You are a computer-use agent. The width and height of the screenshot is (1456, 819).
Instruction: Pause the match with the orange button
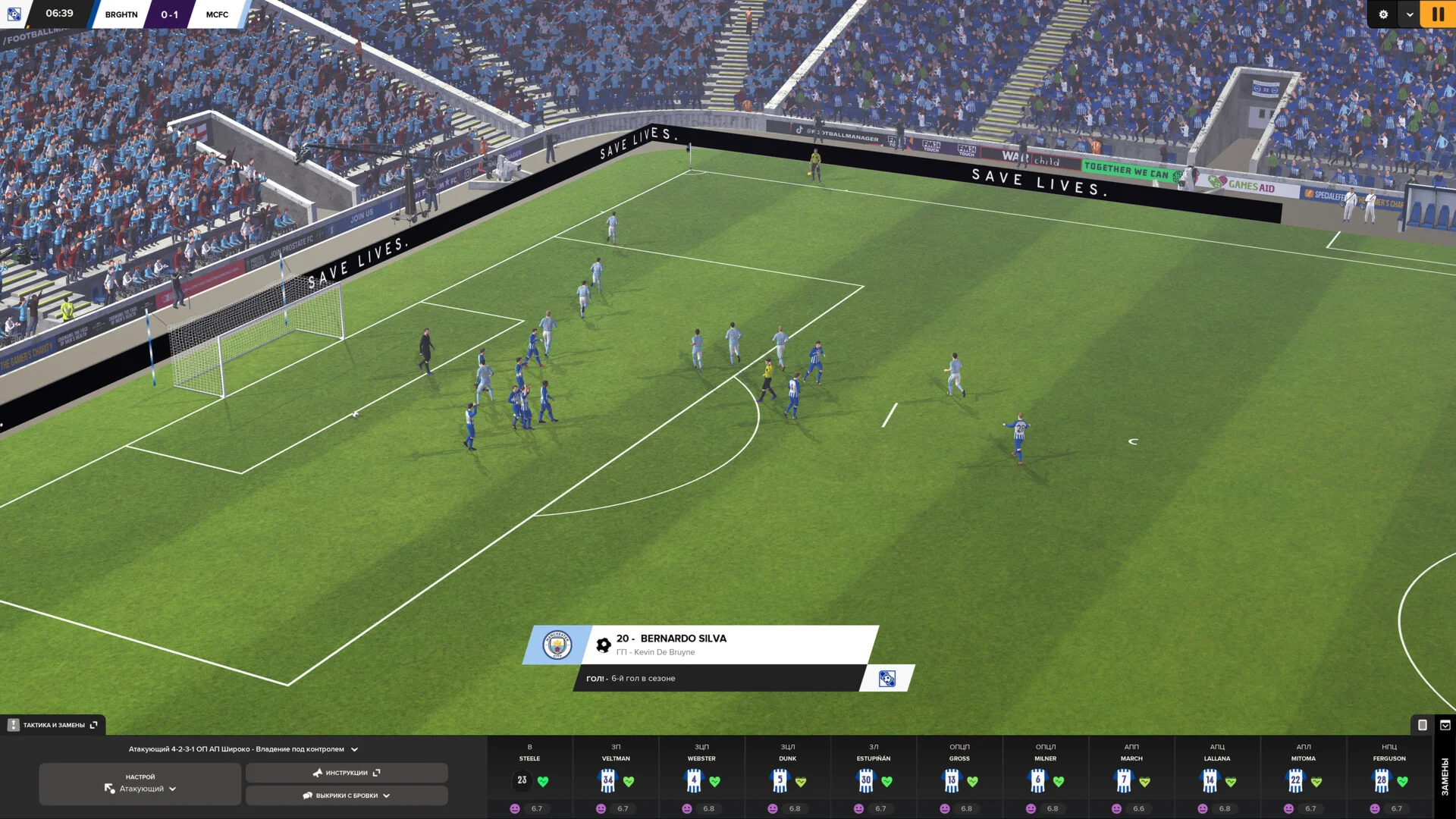[1437, 14]
